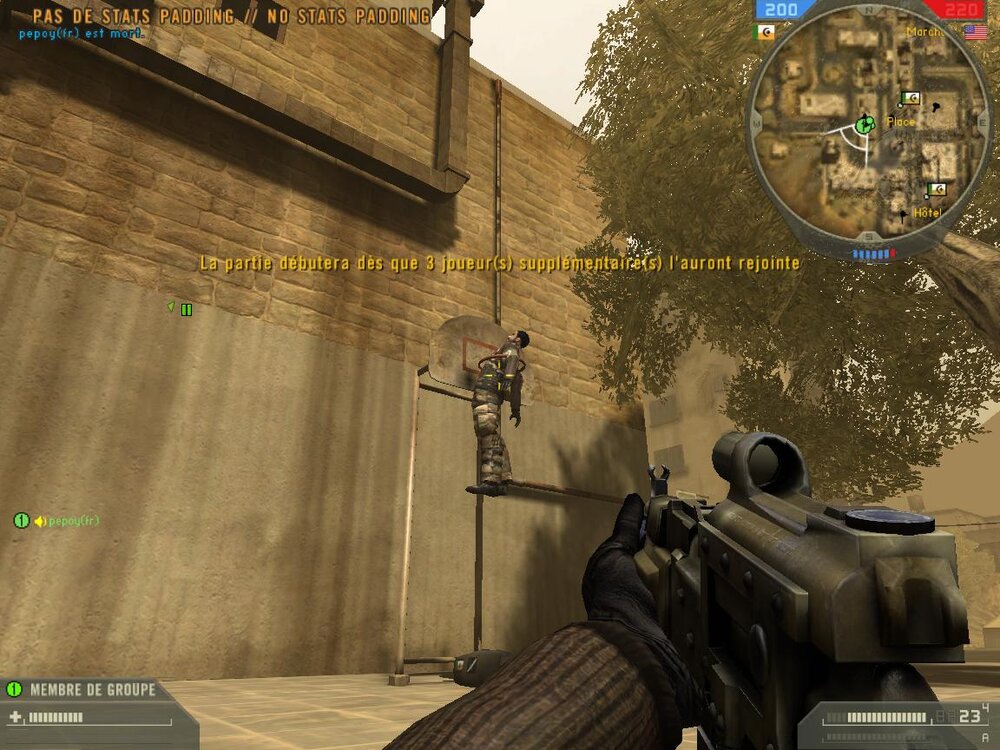Viewport: 1000px width, 750px height.
Task: Click squad member pepoy(fr) in the squad list
Action: click(x=74, y=521)
